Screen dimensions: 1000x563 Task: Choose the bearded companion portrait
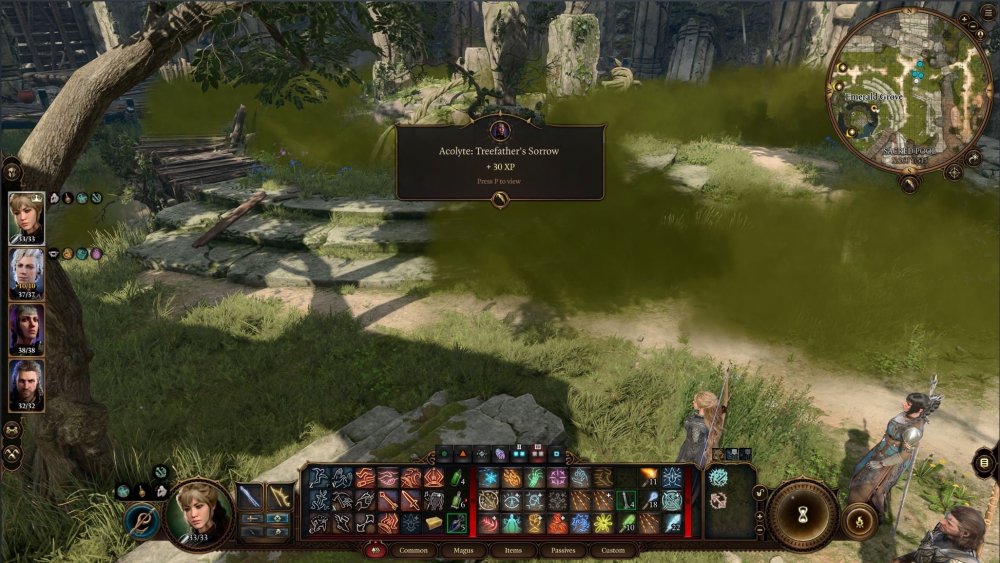tap(27, 385)
